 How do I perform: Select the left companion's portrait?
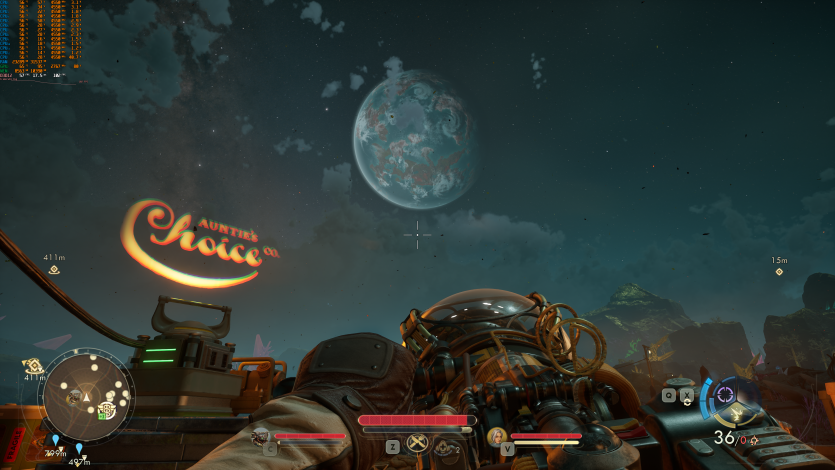tap(261, 436)
